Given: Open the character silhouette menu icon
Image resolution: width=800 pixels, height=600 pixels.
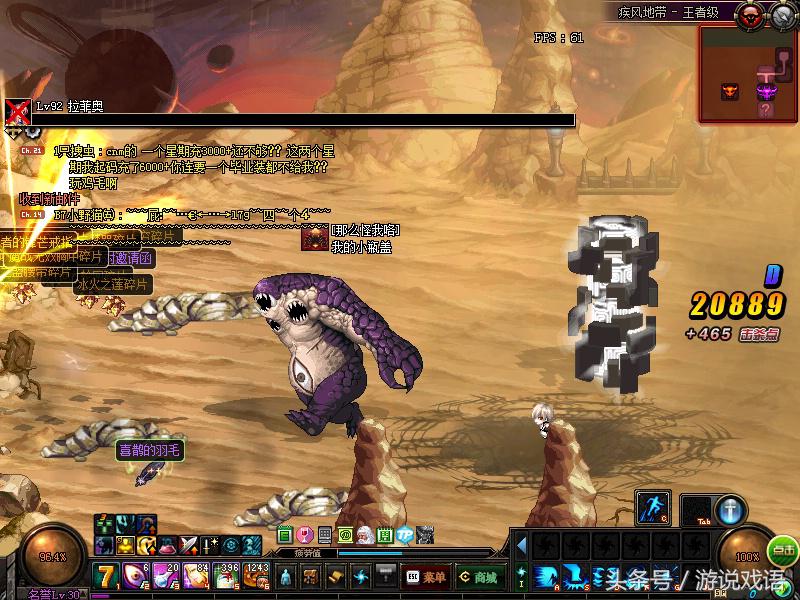Looking at the screenshot, I should pos(286,577).
